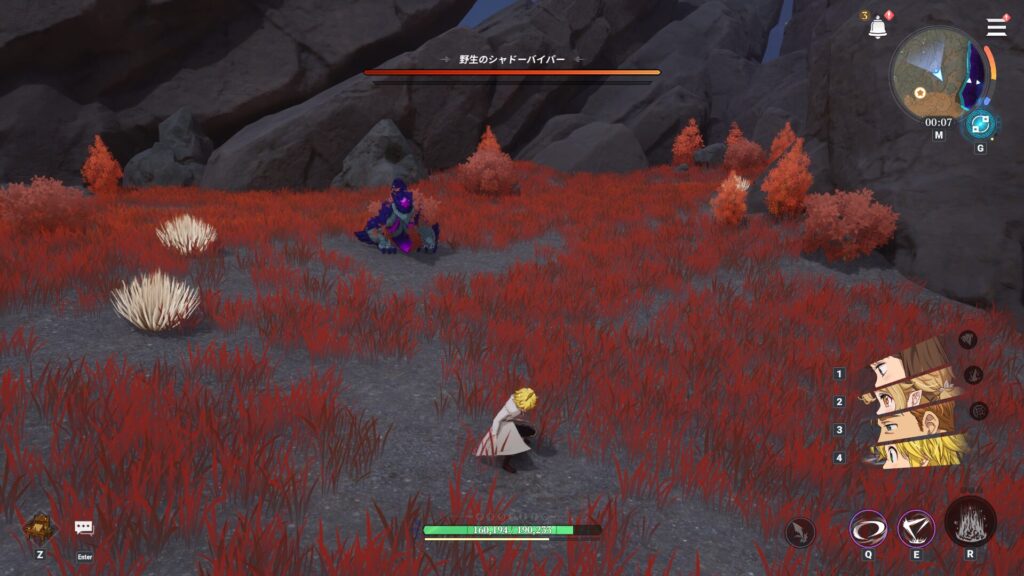
Task: Trigger the flame burst ultimate skill
Action: coord(970,520)
